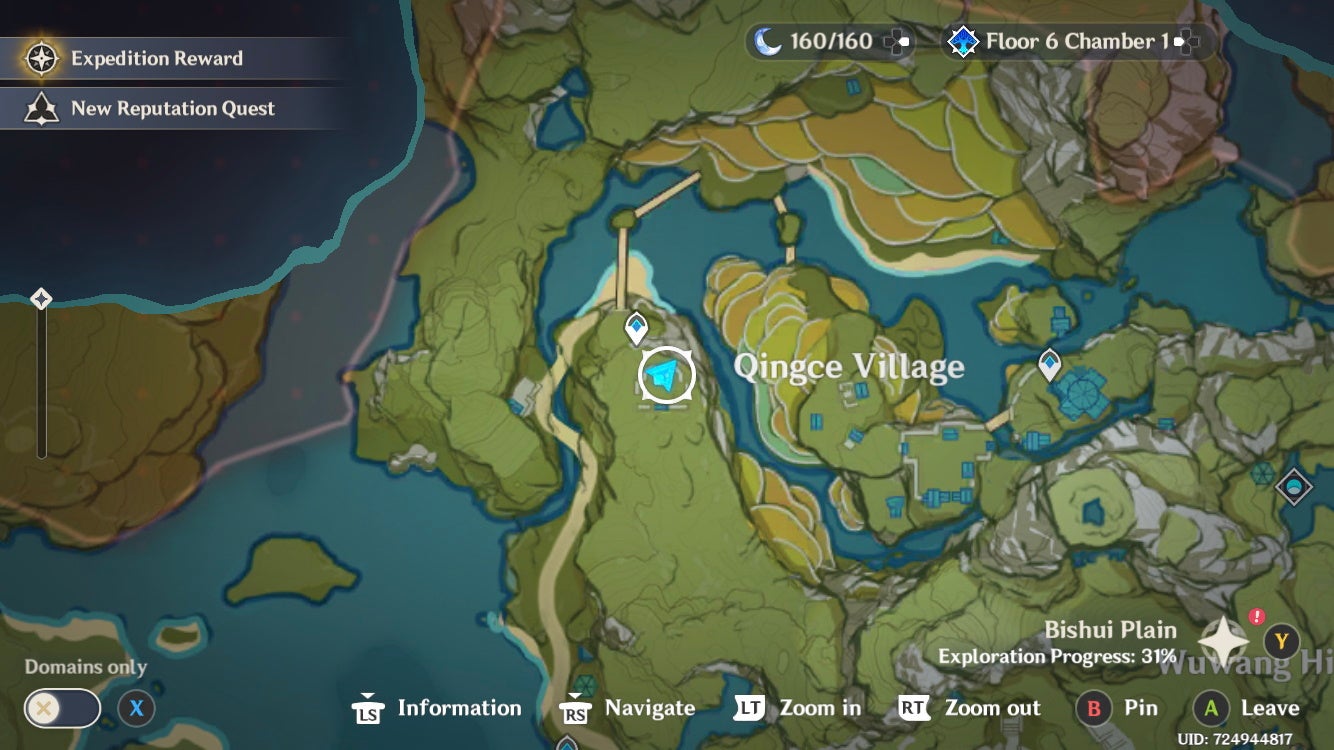Click the blue player position arrow
The height and width of the screenshot is (750, 1334).
(x=663, y=373)
